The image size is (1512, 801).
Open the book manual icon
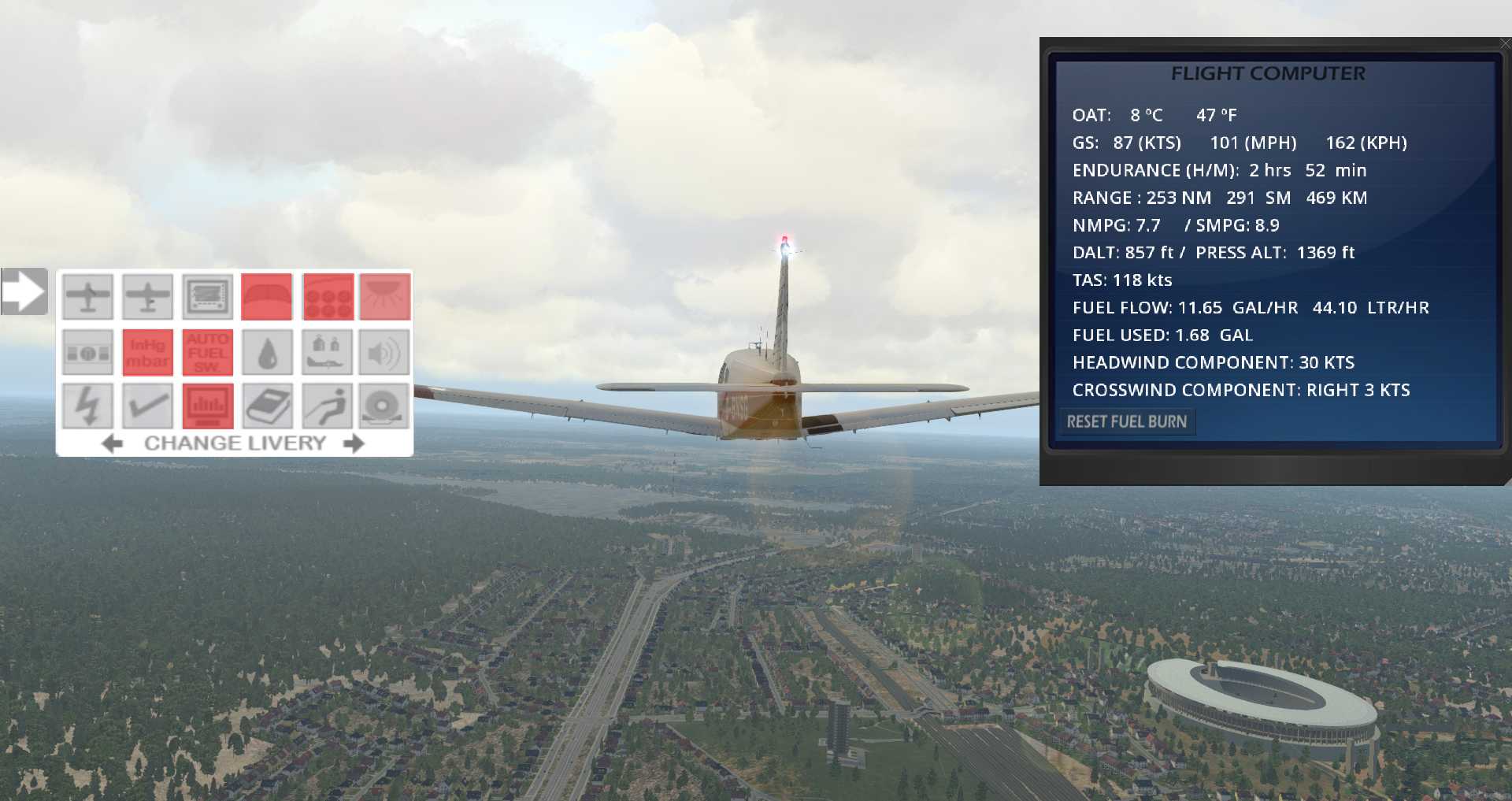pos(267,406)
